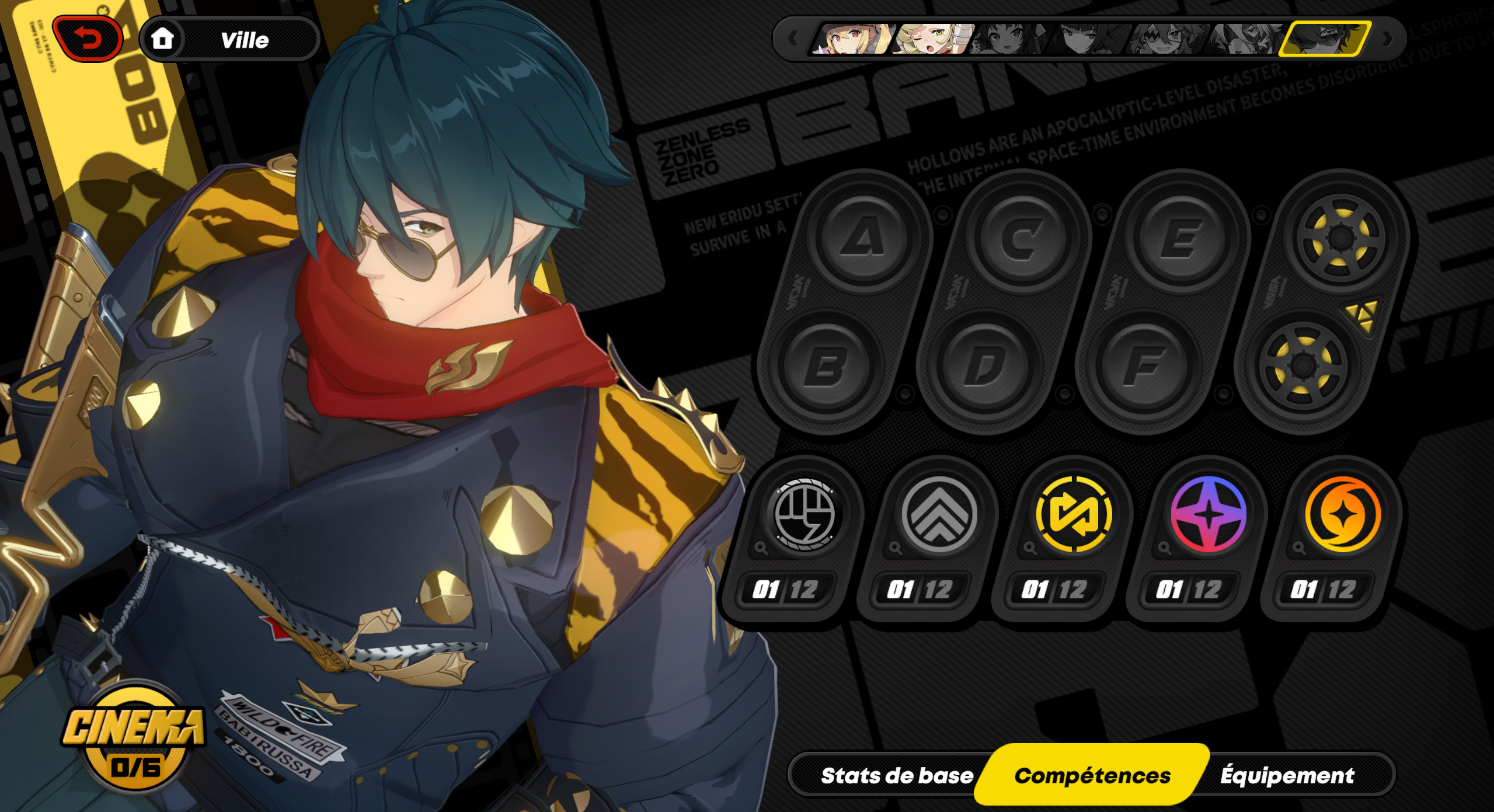Go back with the red return arrow

pyautogui.click(x=88, y=39)
